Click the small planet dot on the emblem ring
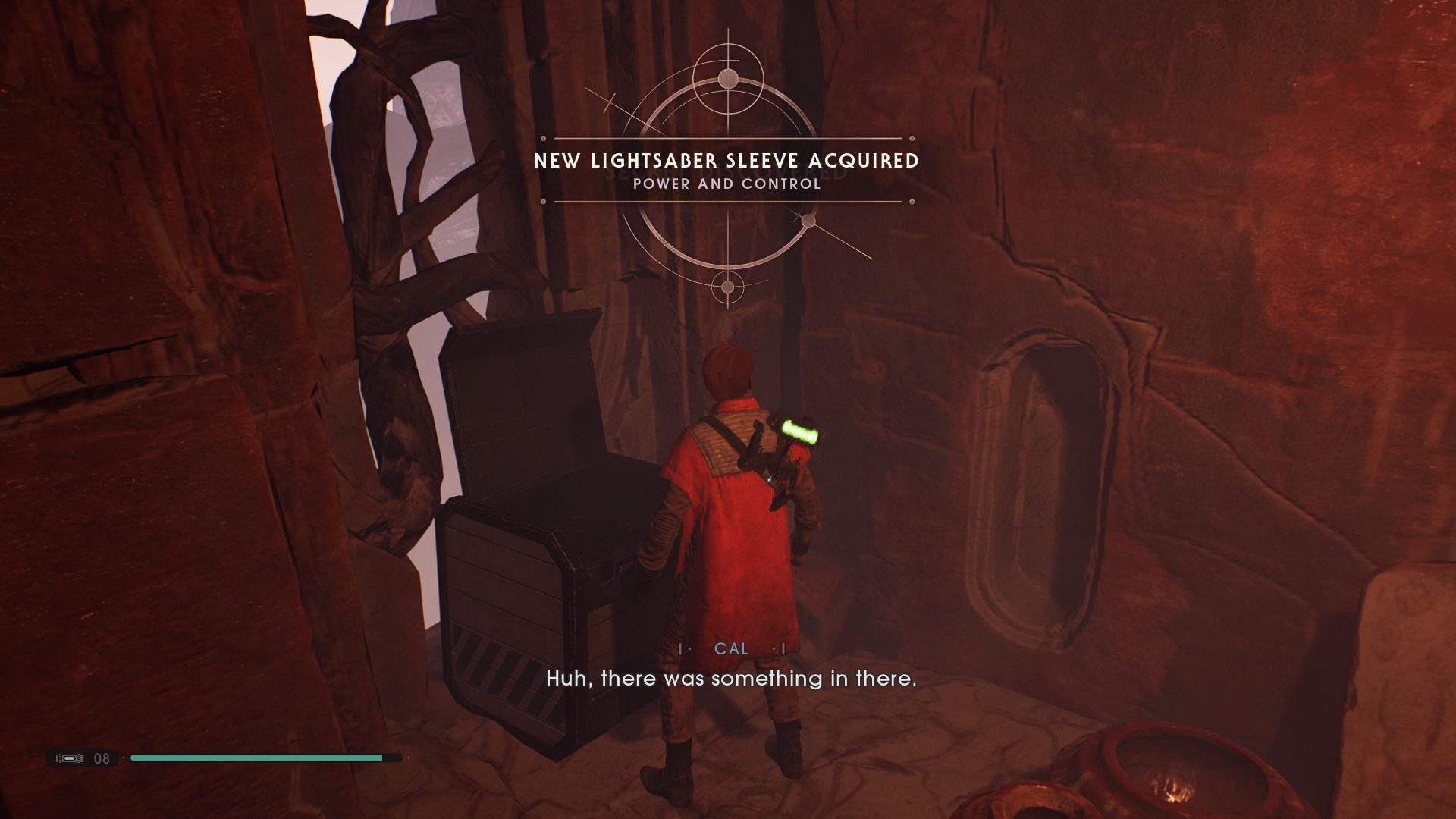The width and height of the screenshot is (1456, 819). pos(808,220)
